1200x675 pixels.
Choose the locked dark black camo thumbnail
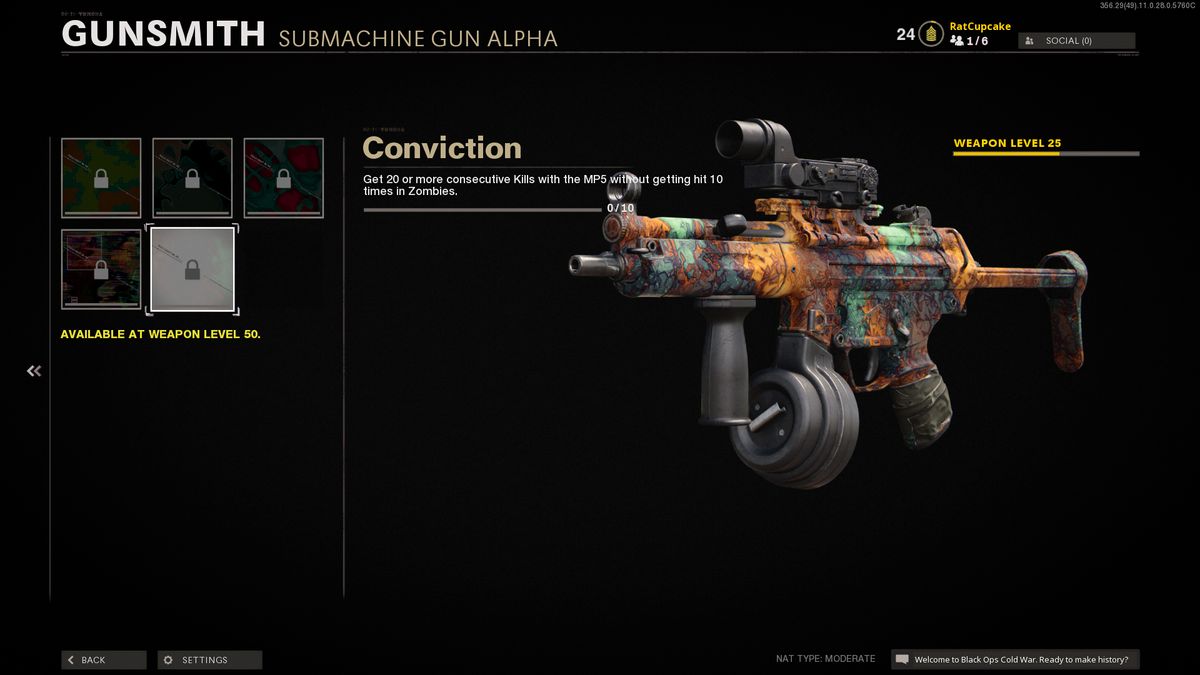point(192,178)
